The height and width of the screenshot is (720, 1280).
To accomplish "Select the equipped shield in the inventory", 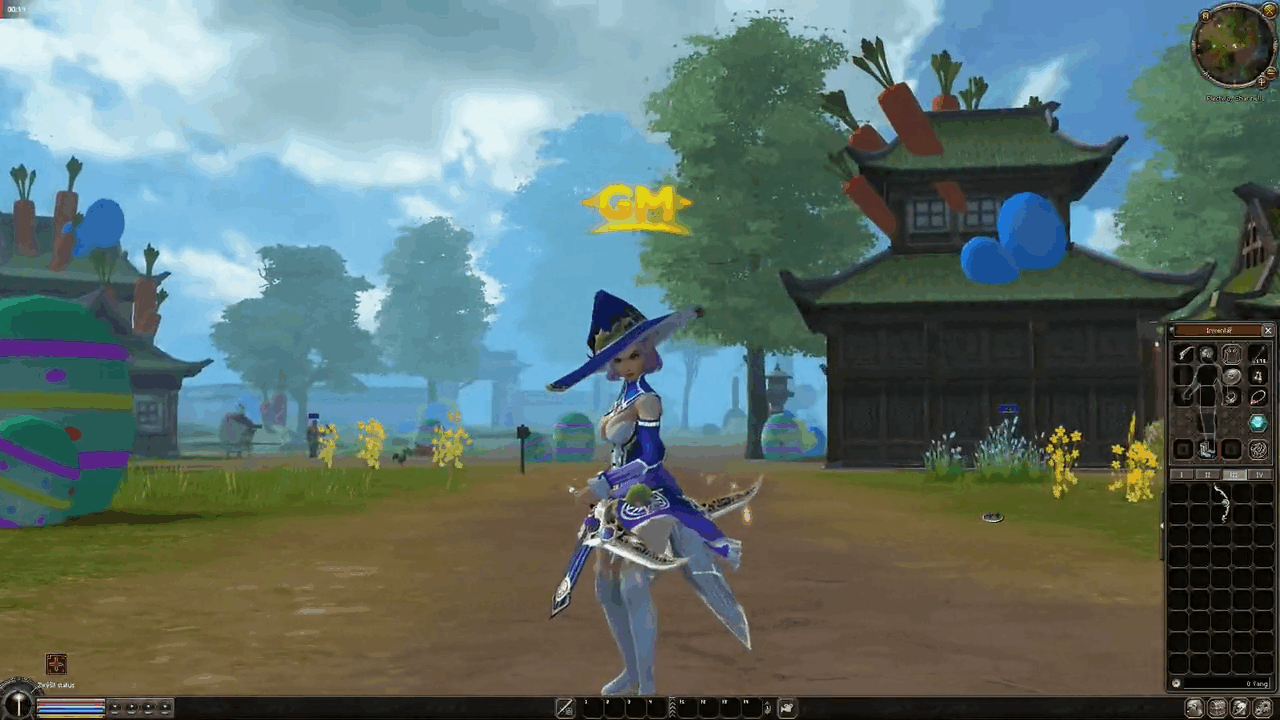I will tap(1231, 376).
